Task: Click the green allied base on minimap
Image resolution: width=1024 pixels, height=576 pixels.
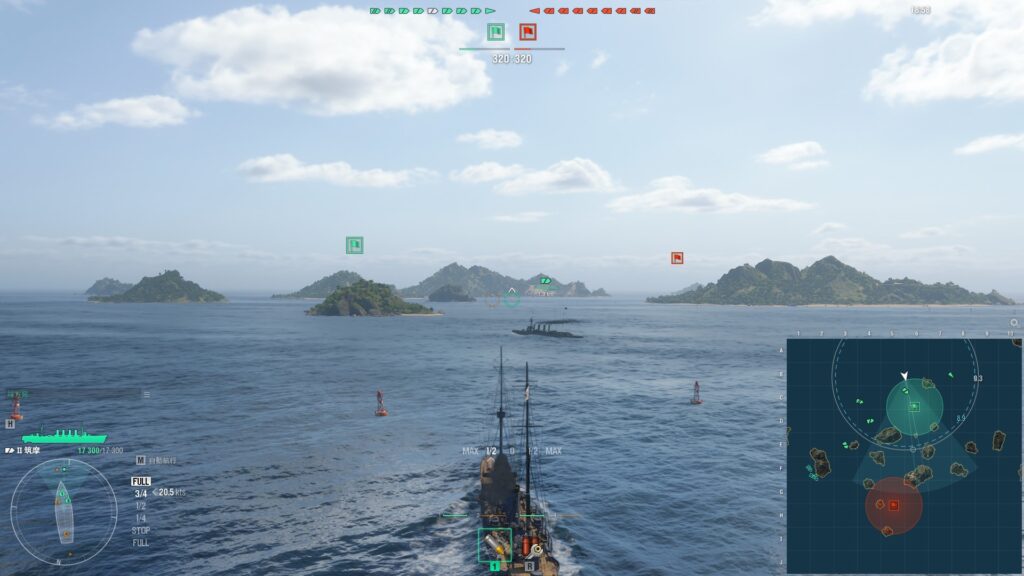Action: (x=914, y=407)
